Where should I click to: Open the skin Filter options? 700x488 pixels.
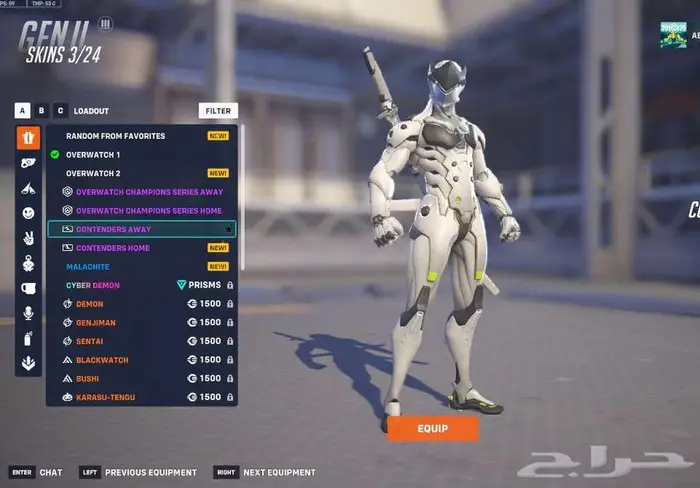pyautogui.click(x=218, y=111)
